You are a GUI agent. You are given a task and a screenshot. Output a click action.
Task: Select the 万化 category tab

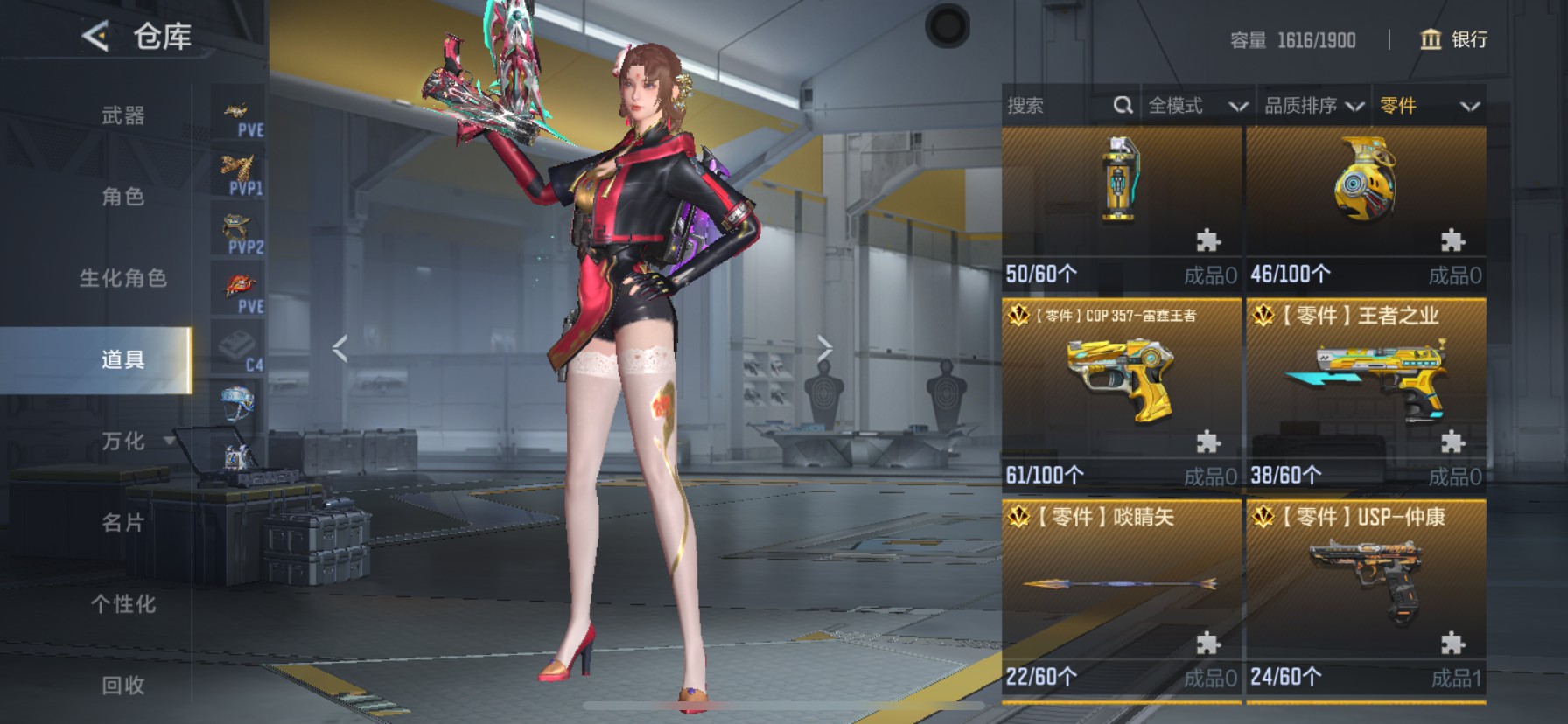click(x=122, y=441)
